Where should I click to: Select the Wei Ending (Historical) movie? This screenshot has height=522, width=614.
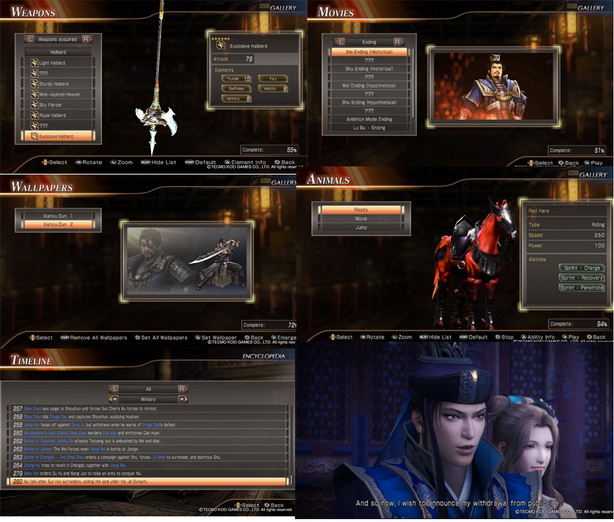tap(370, 51)
